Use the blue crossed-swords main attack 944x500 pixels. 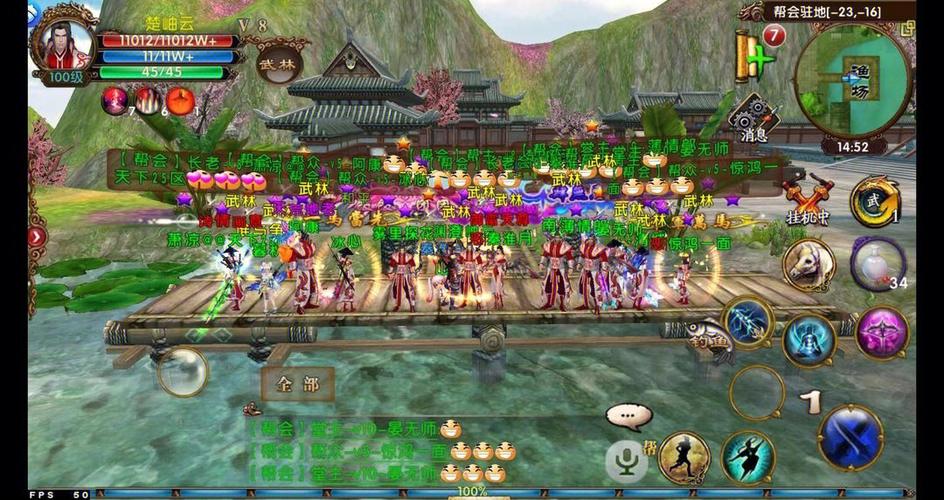coord(850,436)
